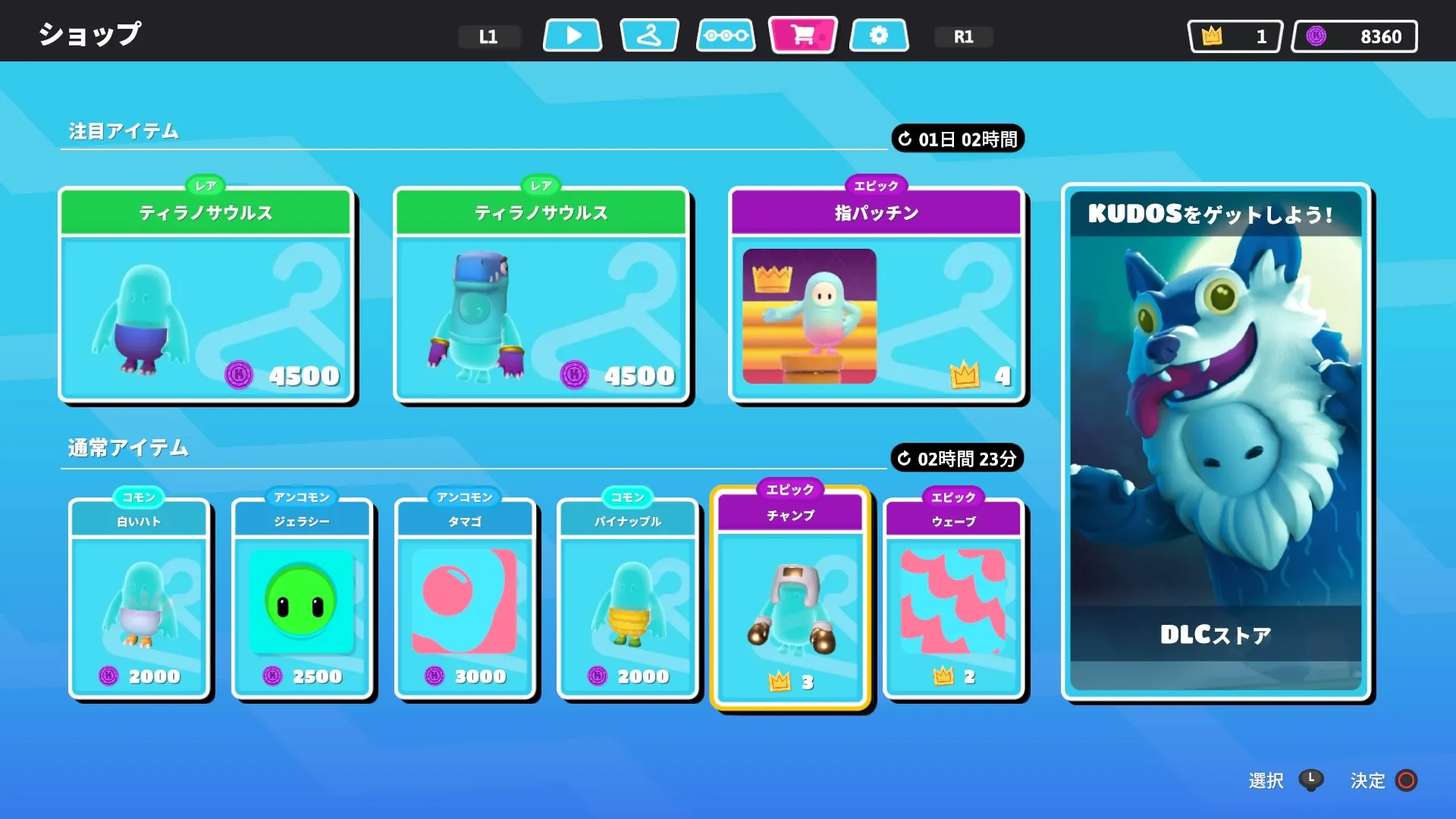Click the Kudos currency counter showing 8360
Viewport: 1456px width, 819px height.
pos(1355,36)
